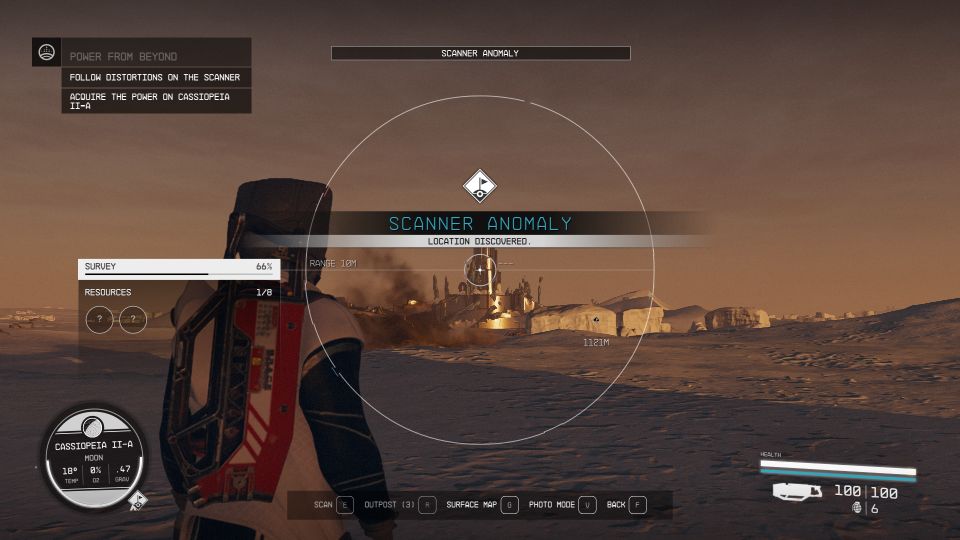
Task: Open the Survey progress panel
Action: [x=179, y=267]
